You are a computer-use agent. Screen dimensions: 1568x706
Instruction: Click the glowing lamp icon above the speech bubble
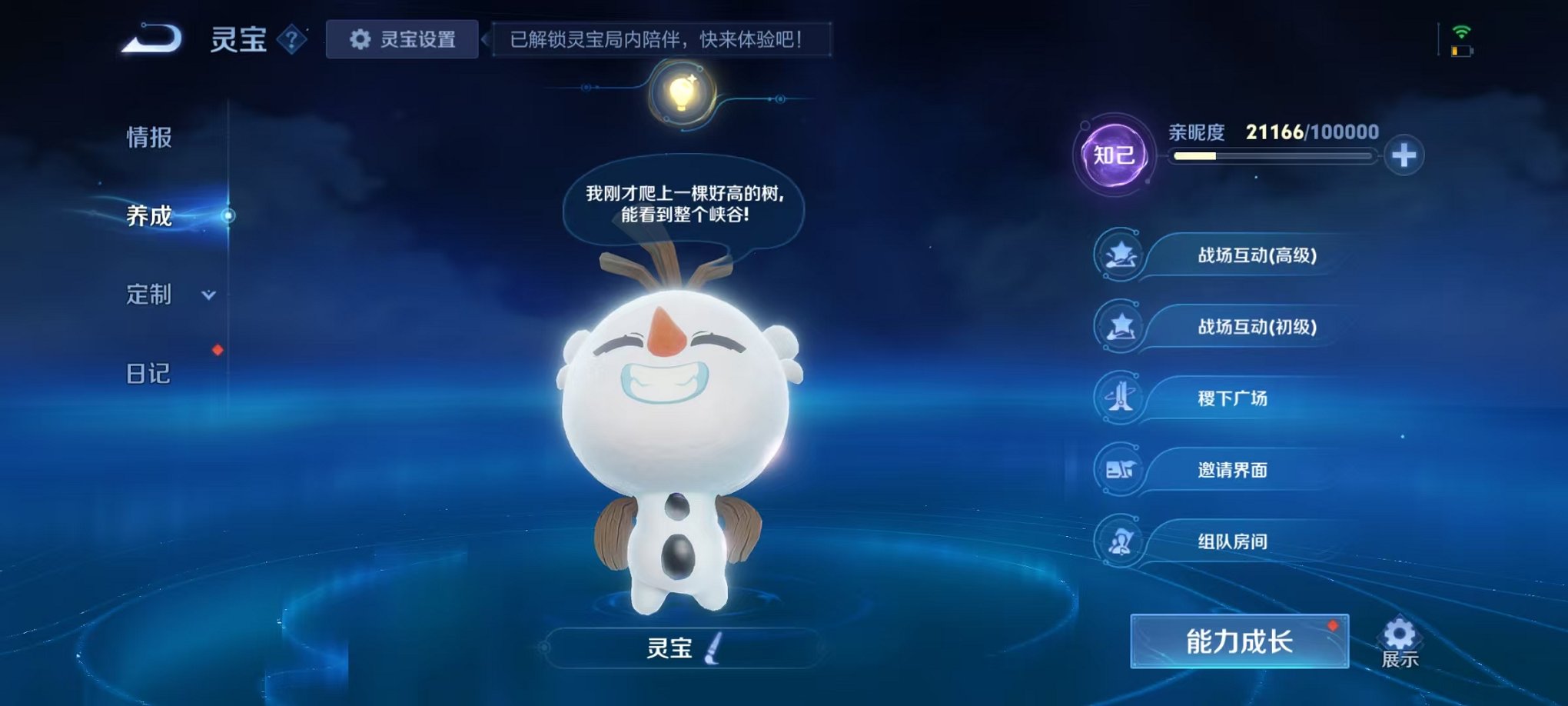coord(681,95)
